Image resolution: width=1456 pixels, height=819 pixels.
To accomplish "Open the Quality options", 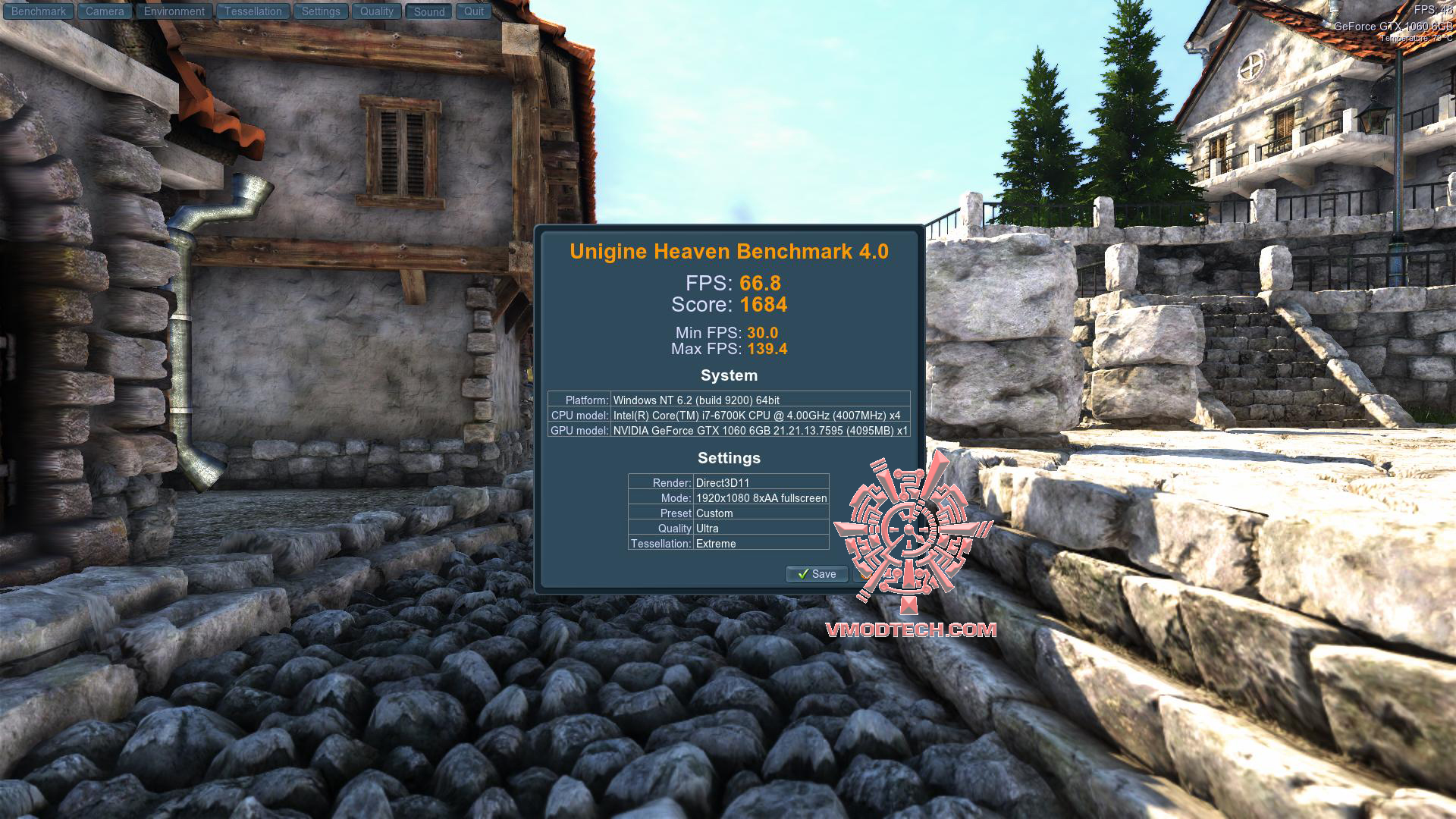I will 377,11.
